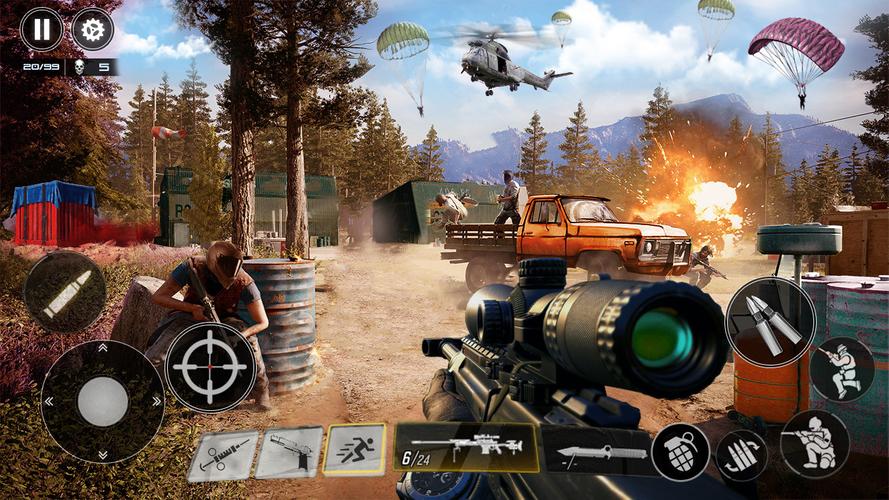Pause the game
889x500 pixels.
pos(41,28)
